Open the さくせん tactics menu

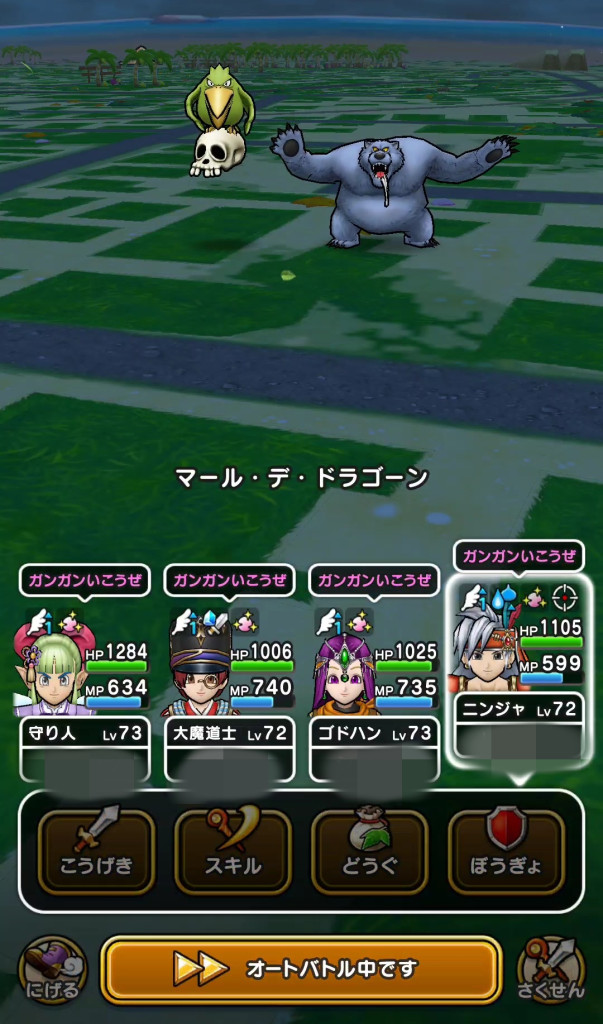[x=551, y=968]
